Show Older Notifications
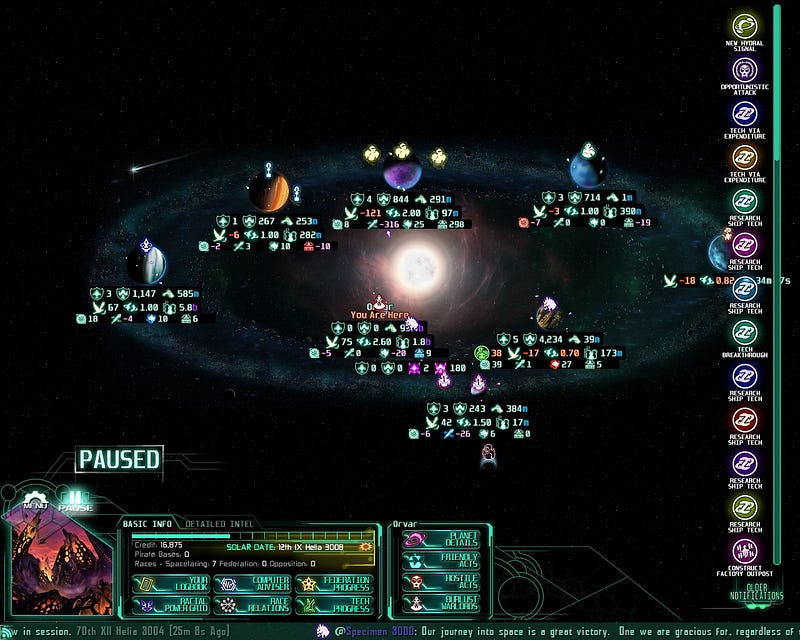Image resolution: width=800 pixels, height=640 pixels. tap(755, 592)
